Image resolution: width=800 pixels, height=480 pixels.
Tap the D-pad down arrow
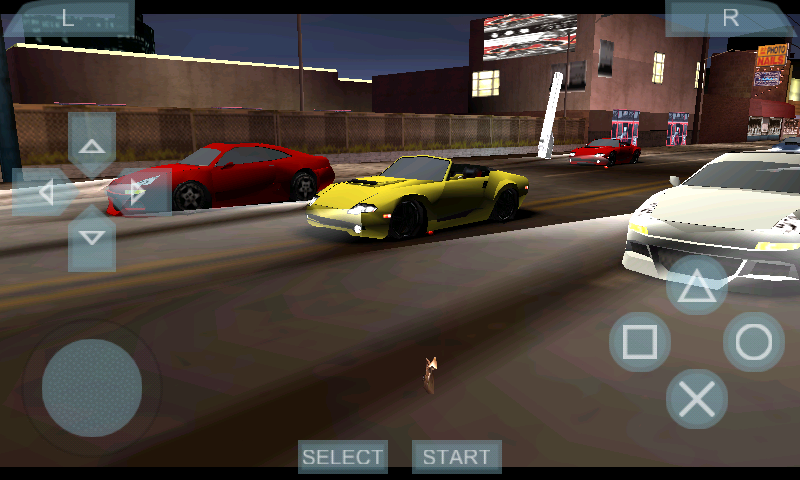point(92,238)
